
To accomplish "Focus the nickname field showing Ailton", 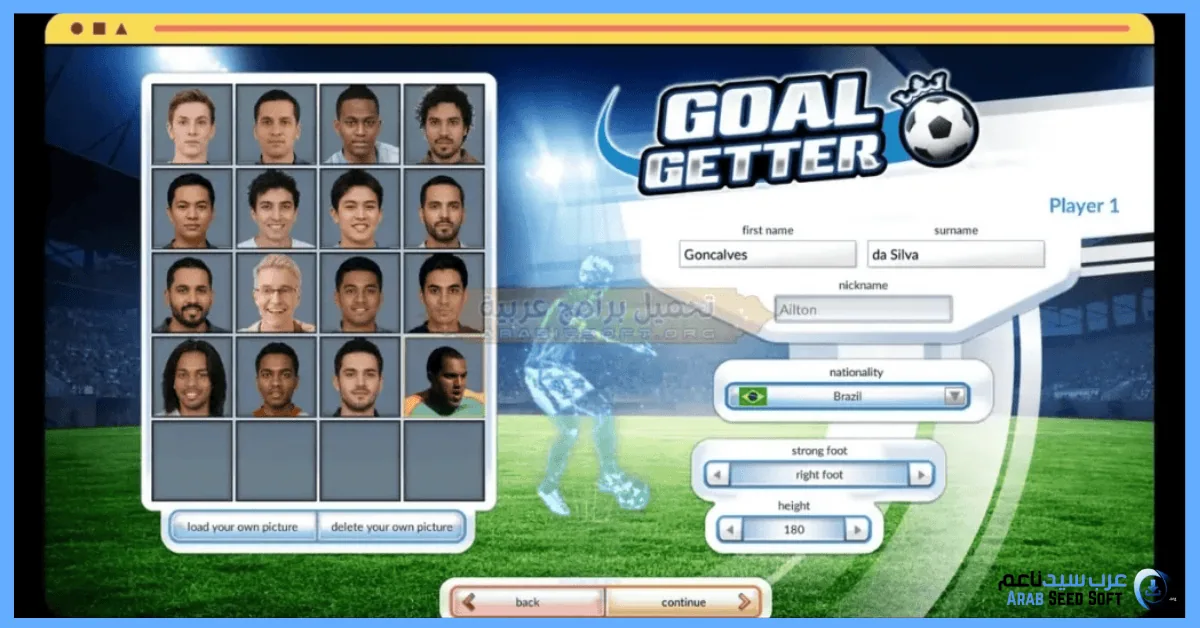I will tap(862, 310).
